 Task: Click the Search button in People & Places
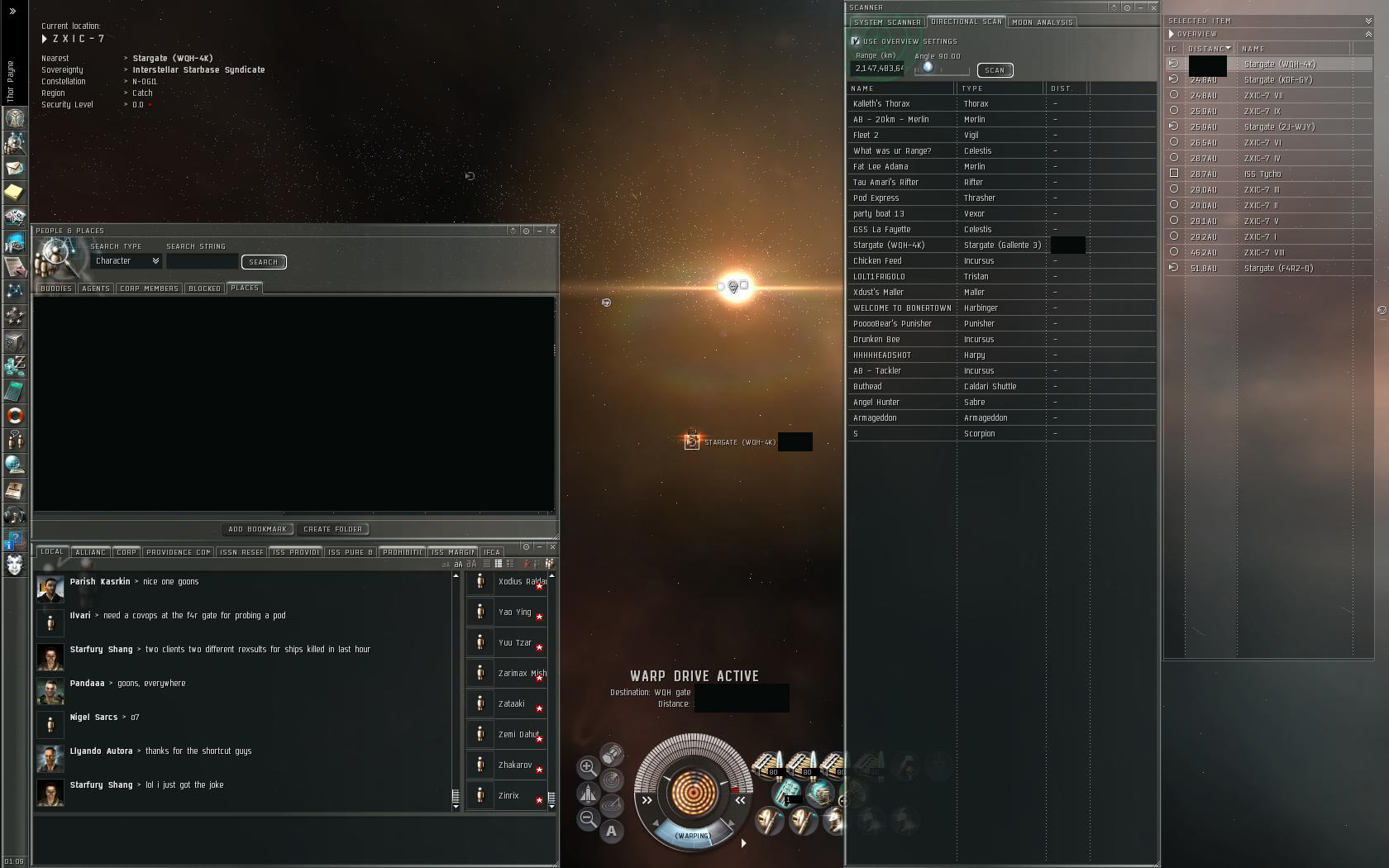(264, 262)
